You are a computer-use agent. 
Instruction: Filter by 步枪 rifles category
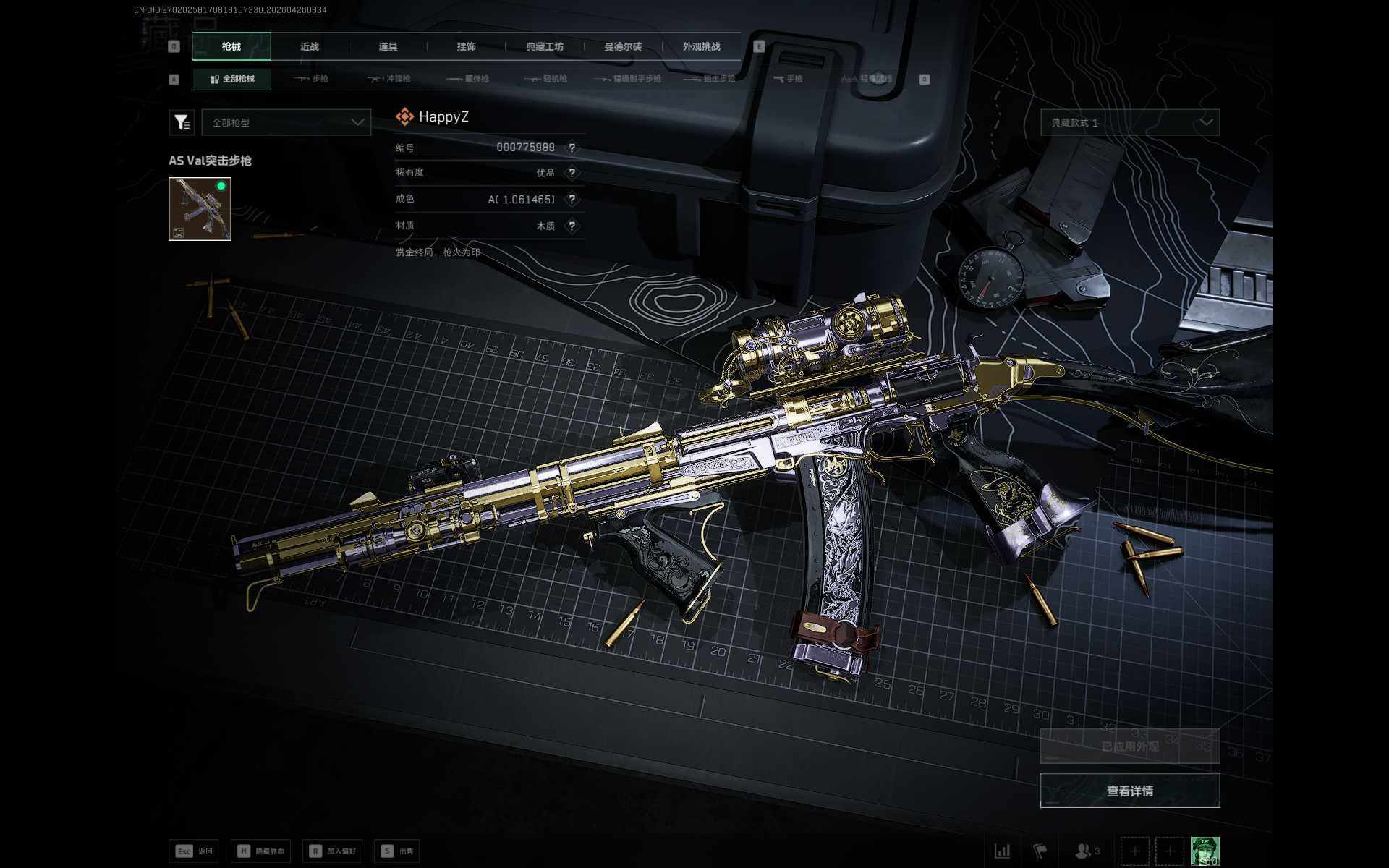pos(312,79)
